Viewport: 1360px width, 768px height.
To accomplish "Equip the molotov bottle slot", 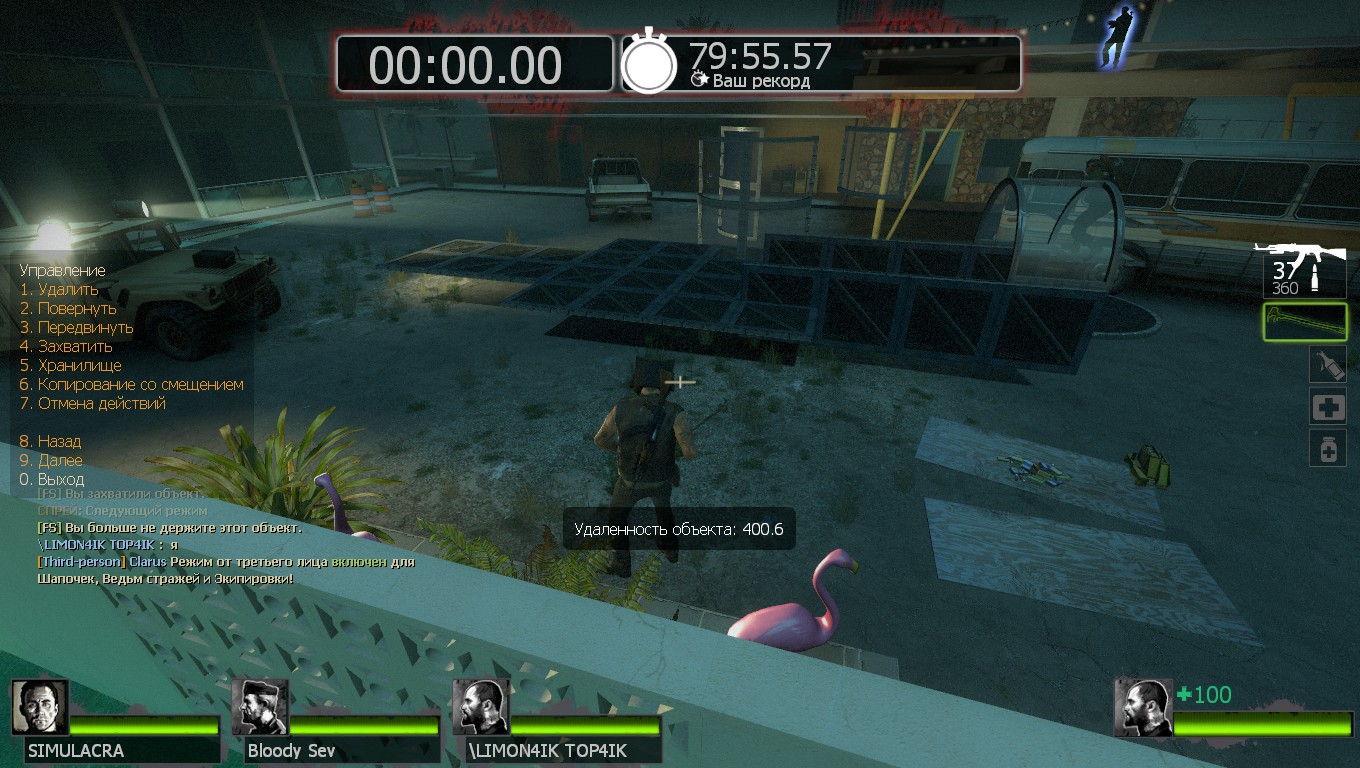I will pyautogui.click(x=1327, y=364).
